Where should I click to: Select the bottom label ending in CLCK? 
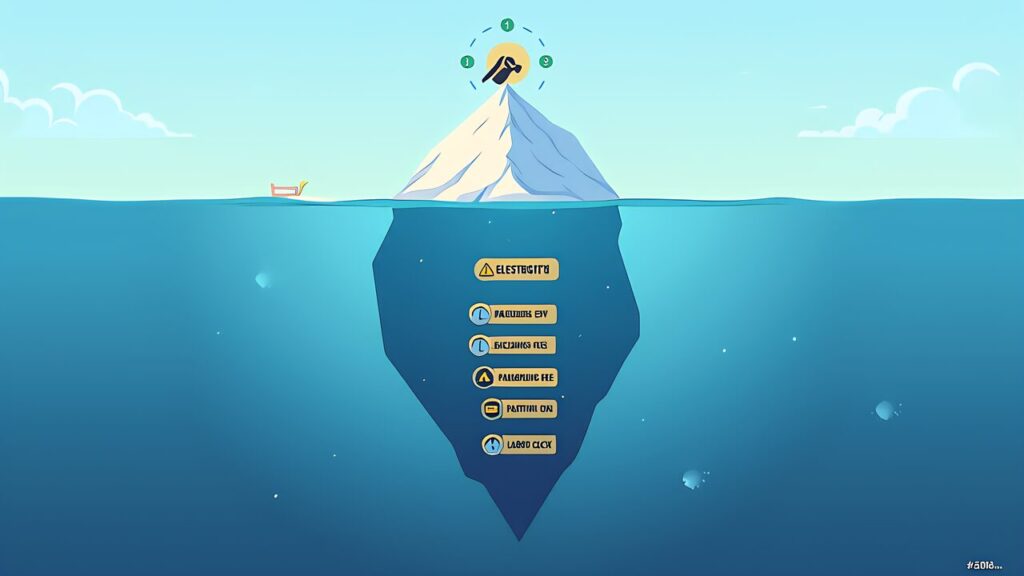[x=518, y=445]
